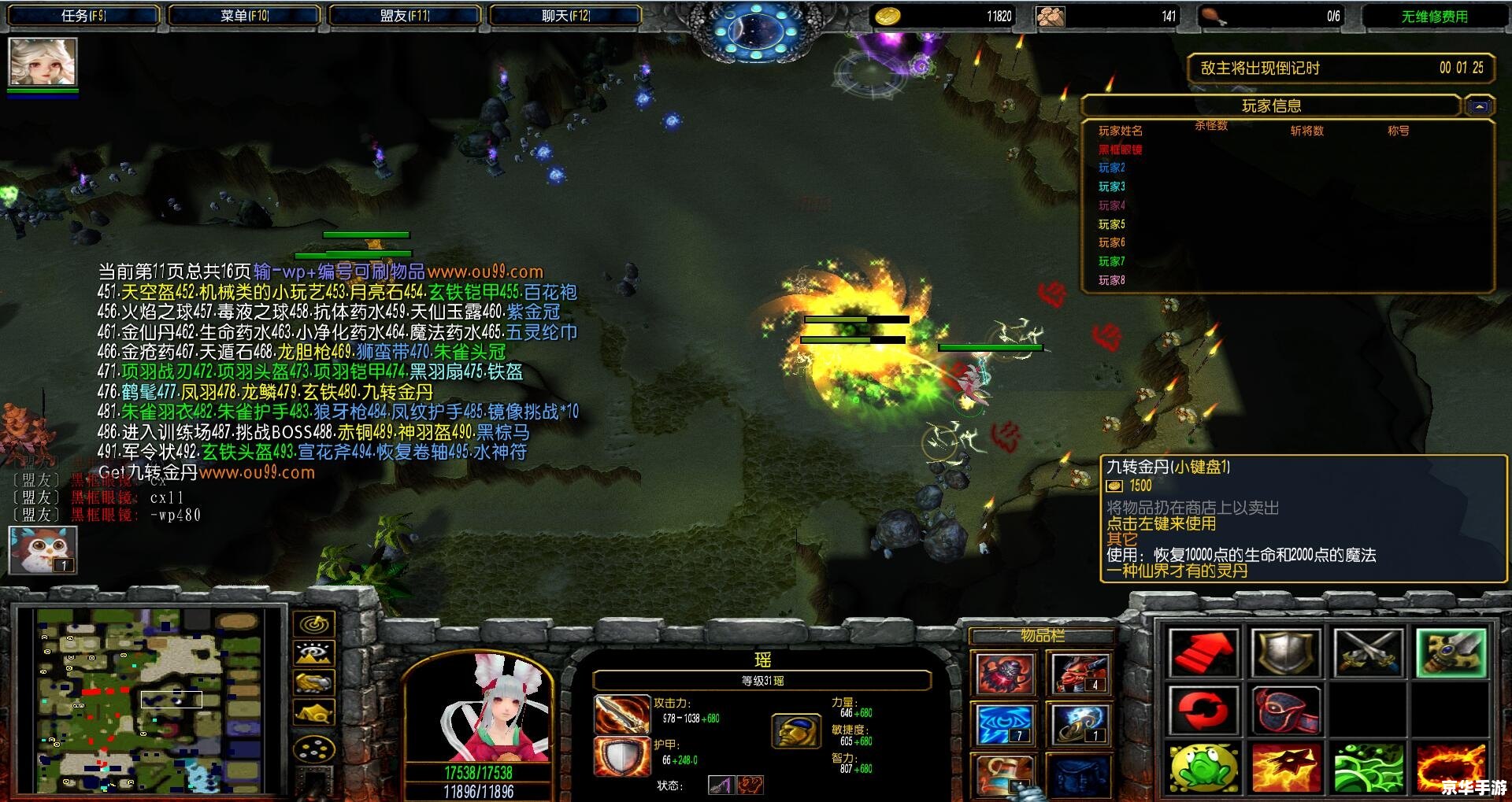Open the 盟友 (F11) allies menu
Screen dimensions: 1512x802
click(x=405, y=16)
